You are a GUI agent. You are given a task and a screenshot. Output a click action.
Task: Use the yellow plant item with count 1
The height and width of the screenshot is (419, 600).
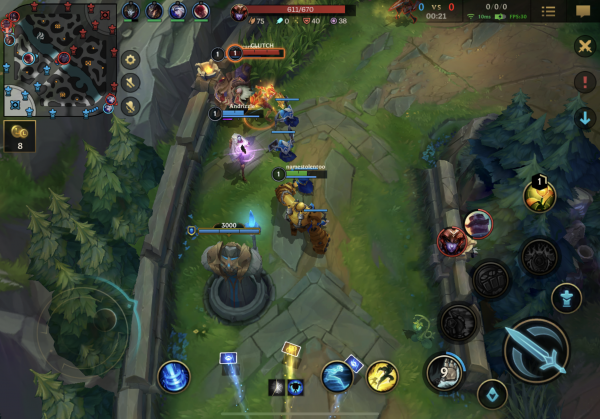tap(539, 195)
